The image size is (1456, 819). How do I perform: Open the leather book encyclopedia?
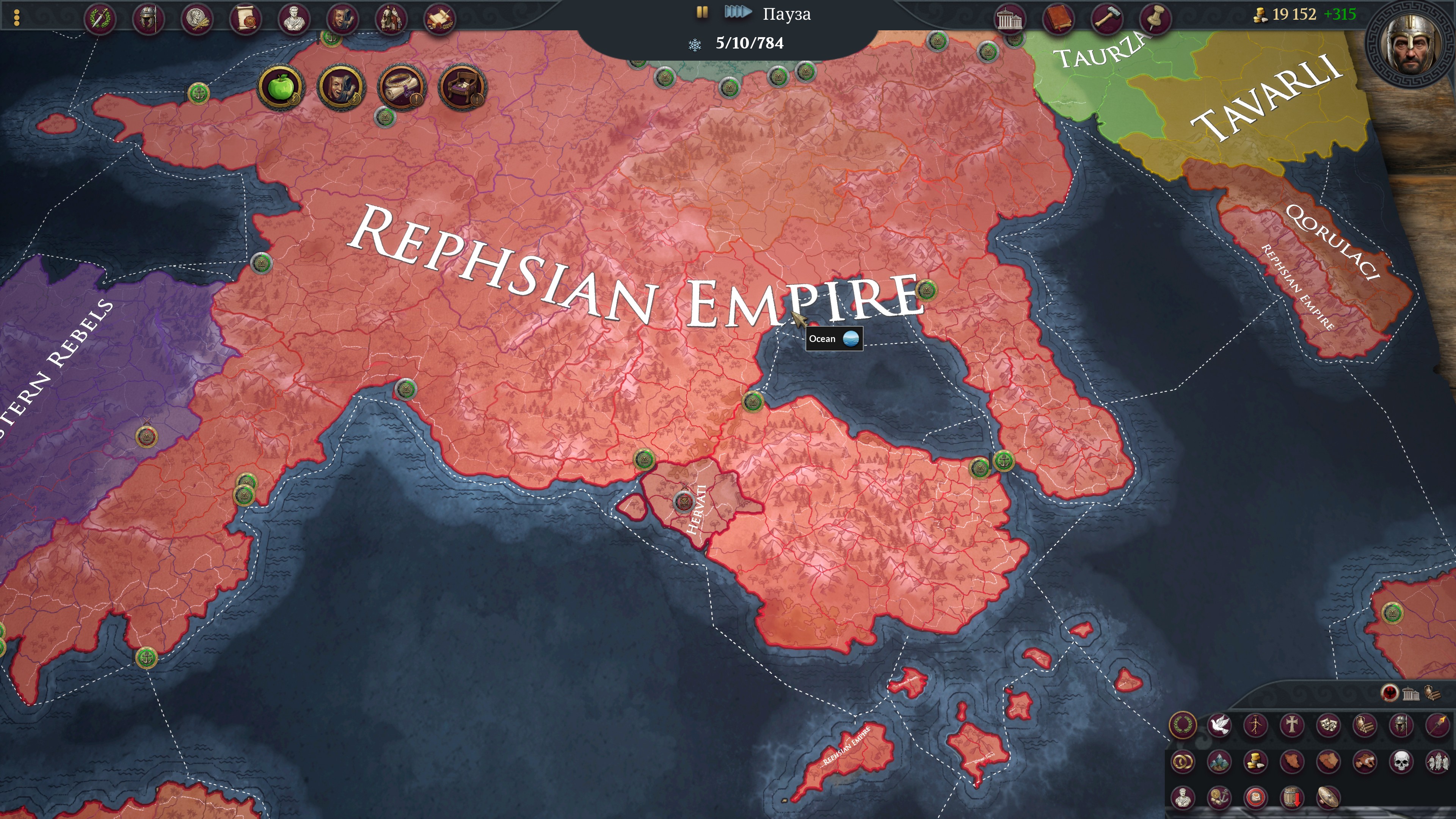pyautogui.click(x=1057, y=19)
